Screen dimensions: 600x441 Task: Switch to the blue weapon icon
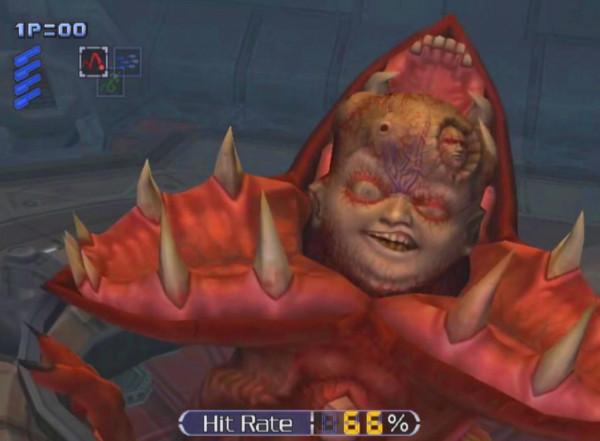[127, 61]
